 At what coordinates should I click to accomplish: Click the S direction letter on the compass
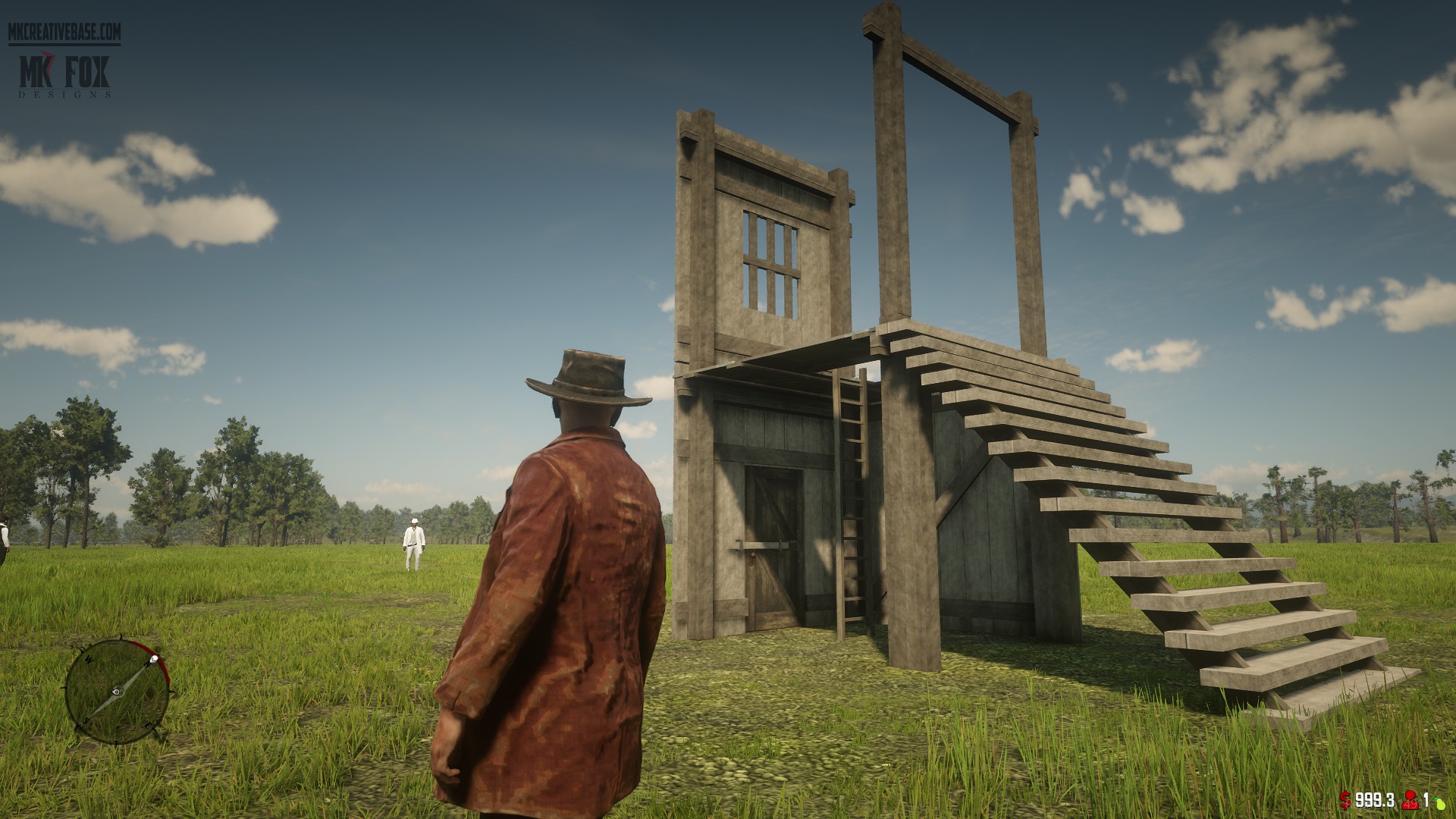[86, 720]
